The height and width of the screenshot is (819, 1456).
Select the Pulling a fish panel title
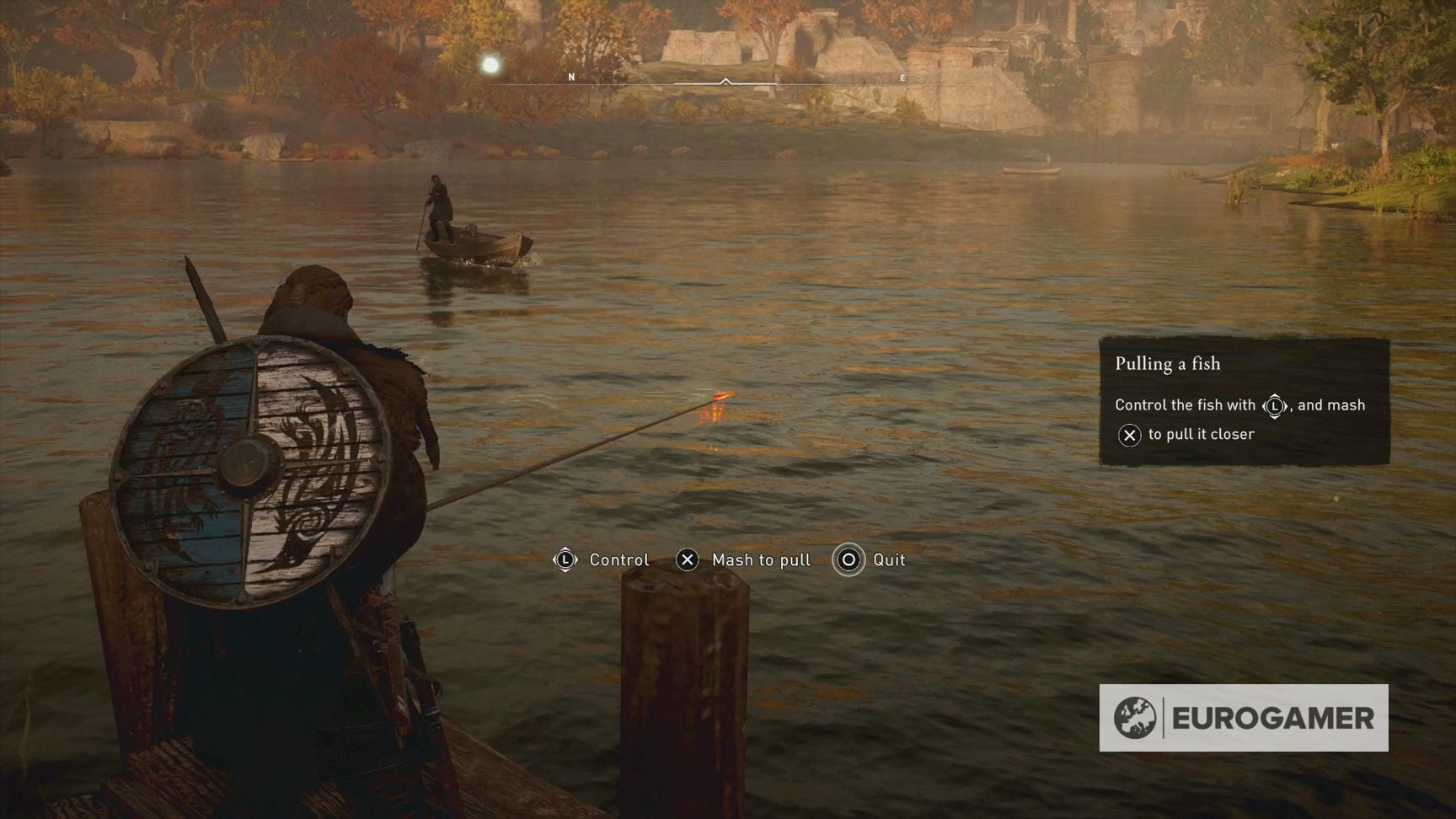[x=1167, y=364]
